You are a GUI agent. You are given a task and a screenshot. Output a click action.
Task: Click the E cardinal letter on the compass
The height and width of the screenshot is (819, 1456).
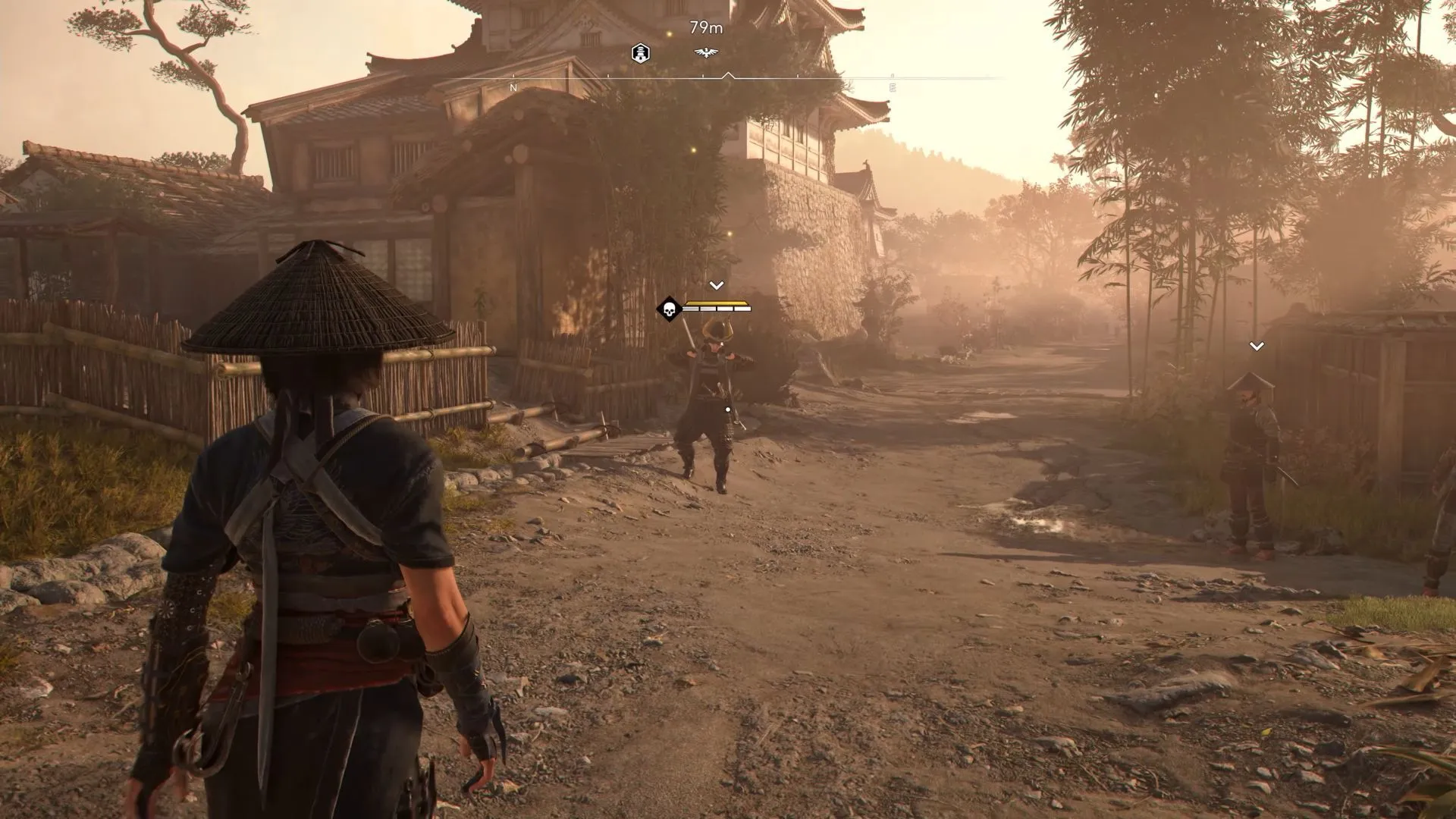[891, 86]
